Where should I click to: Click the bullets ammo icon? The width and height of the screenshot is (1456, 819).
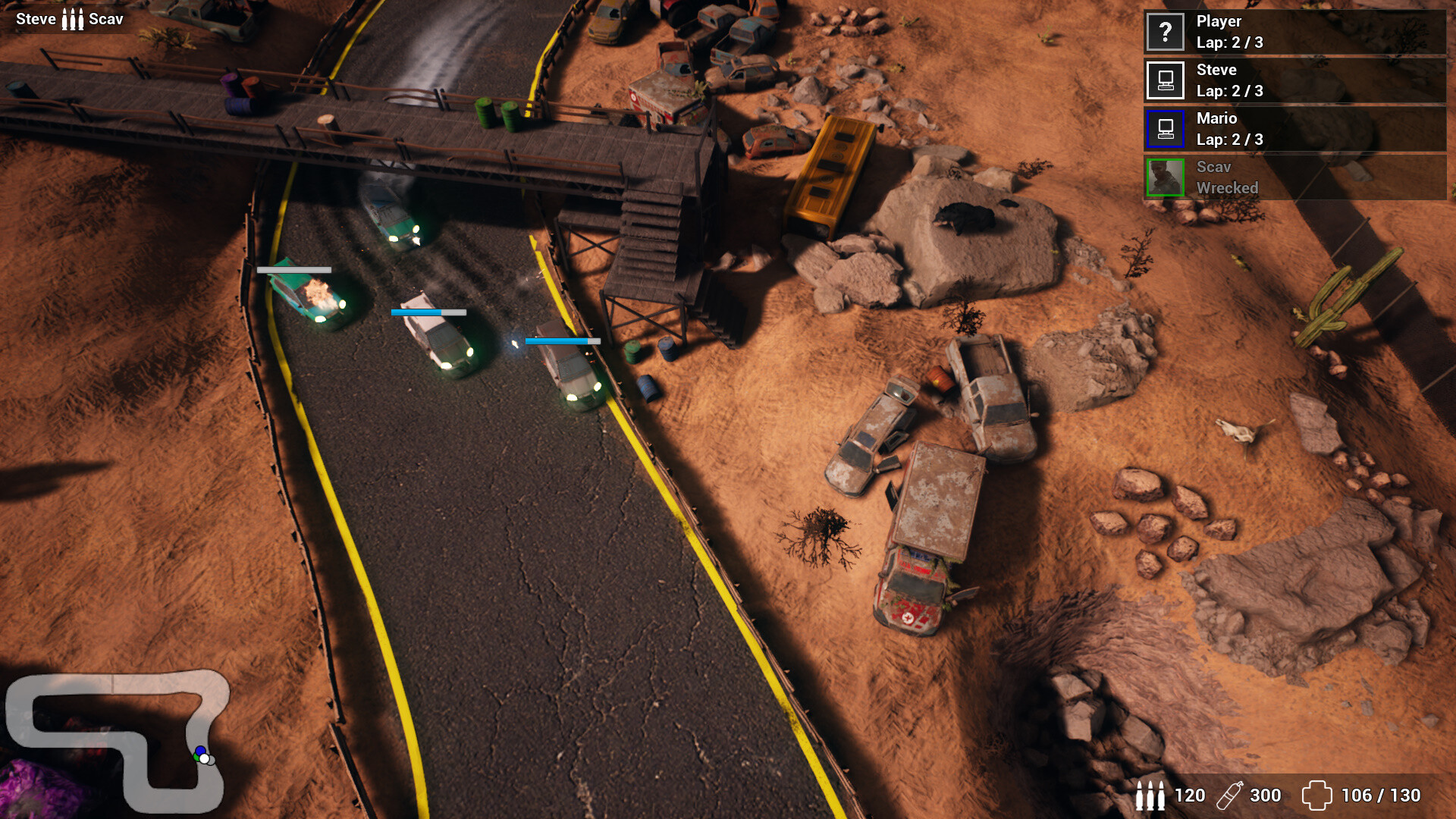1150,795
